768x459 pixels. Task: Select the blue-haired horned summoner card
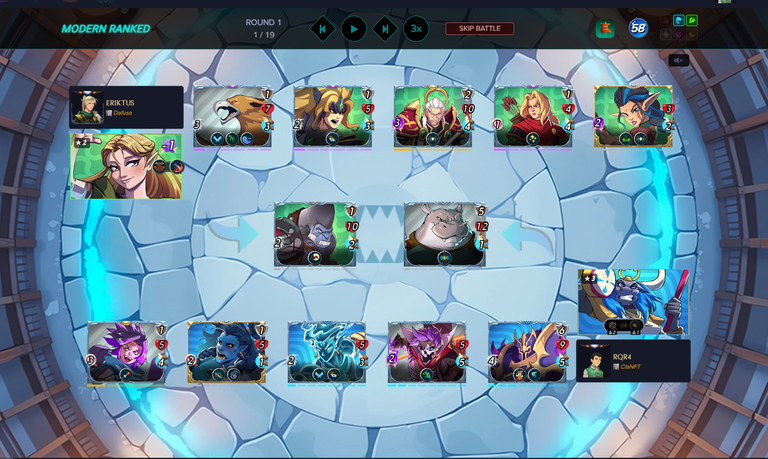click(x=633, y=302)
